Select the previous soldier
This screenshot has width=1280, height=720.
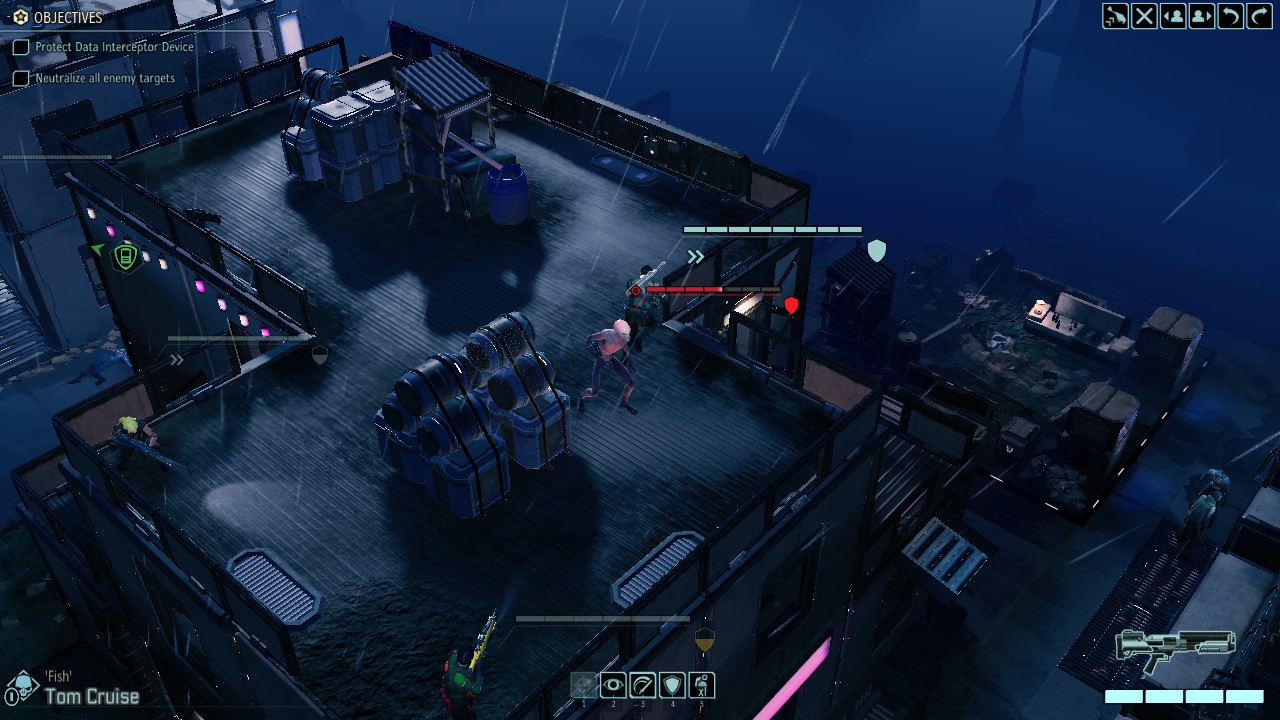coord(1173,16)
